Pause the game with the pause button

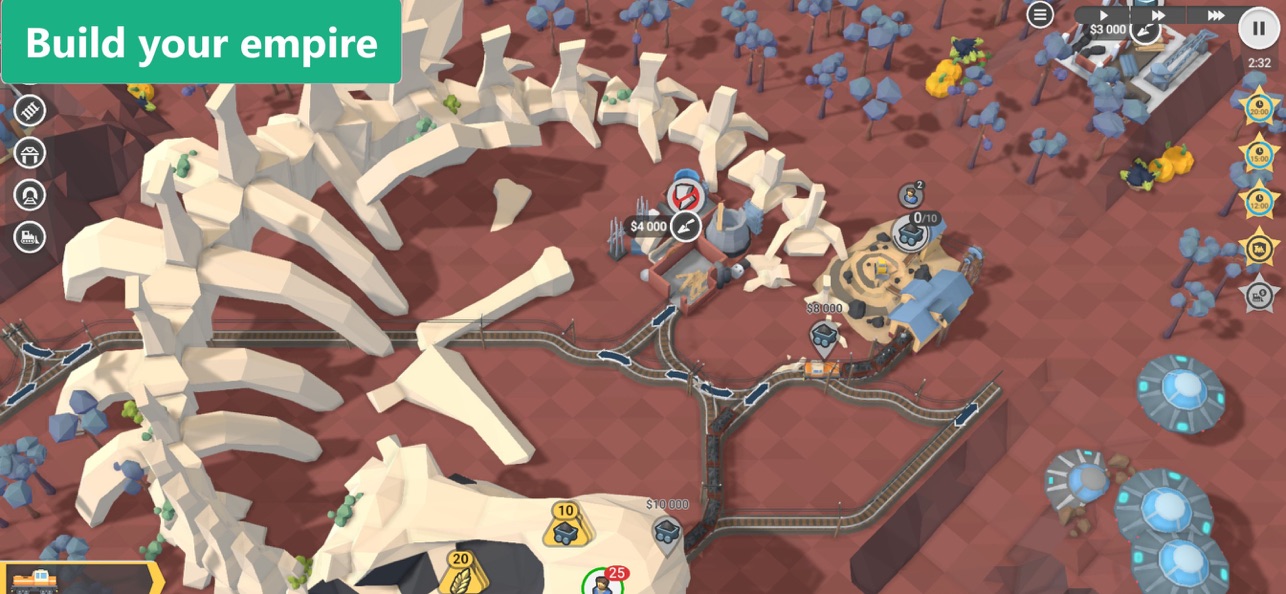click(1258, 28)
